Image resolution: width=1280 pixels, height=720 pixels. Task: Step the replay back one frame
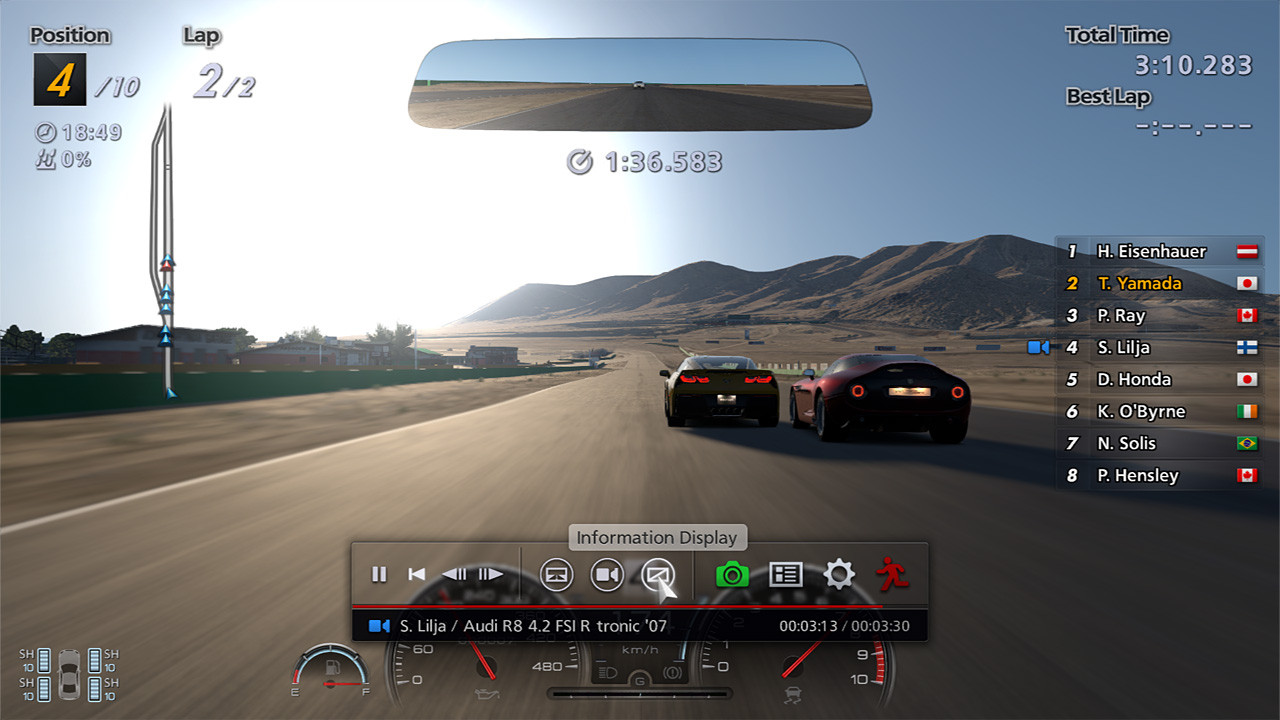tap(454, 574)
